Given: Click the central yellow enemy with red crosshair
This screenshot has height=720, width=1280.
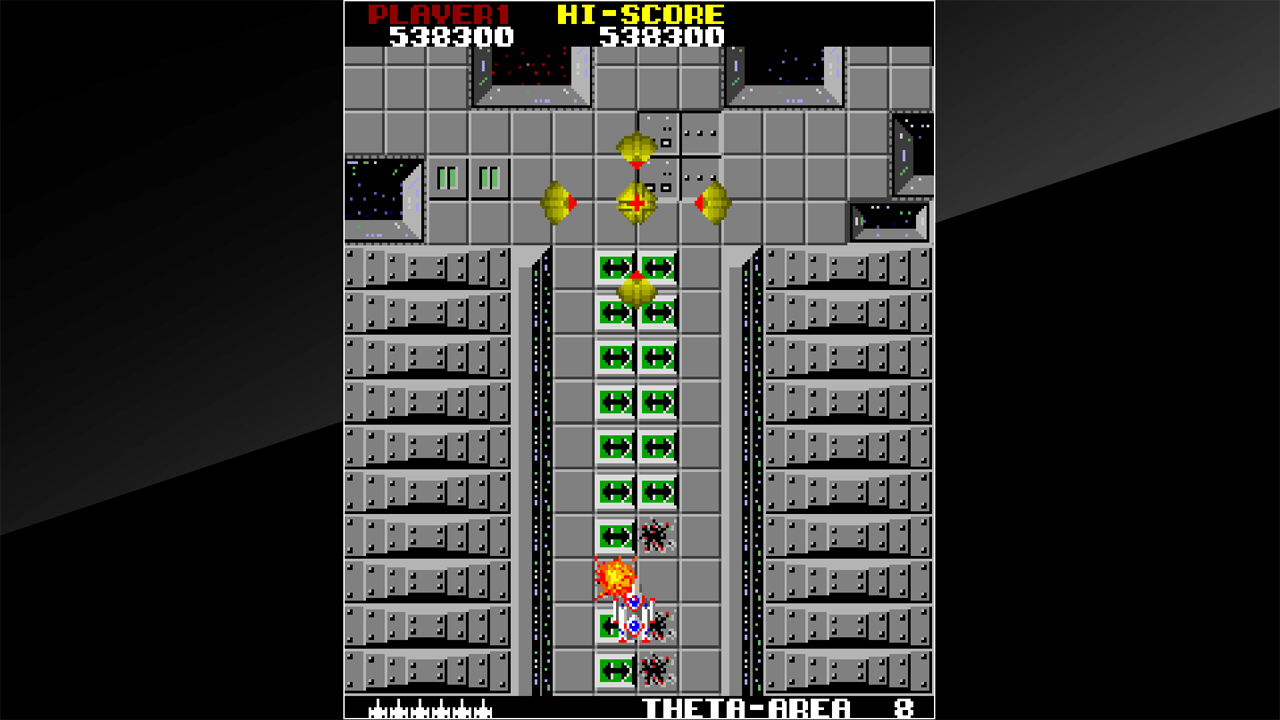Looking at the screenshot, I should coord(637,201).
